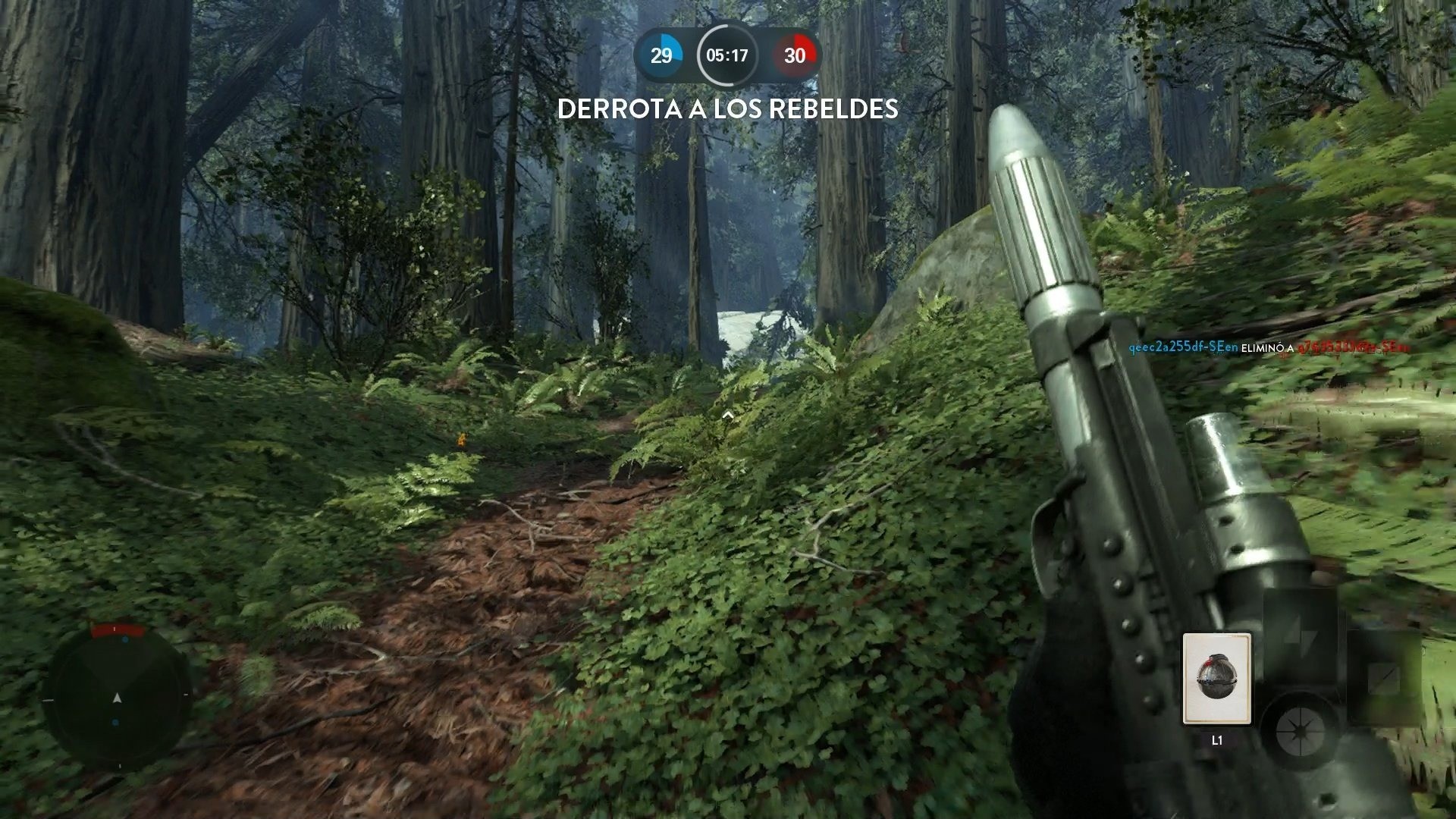
Task: Click the circular match timer showing 05:17
Action: pos(727,55)
